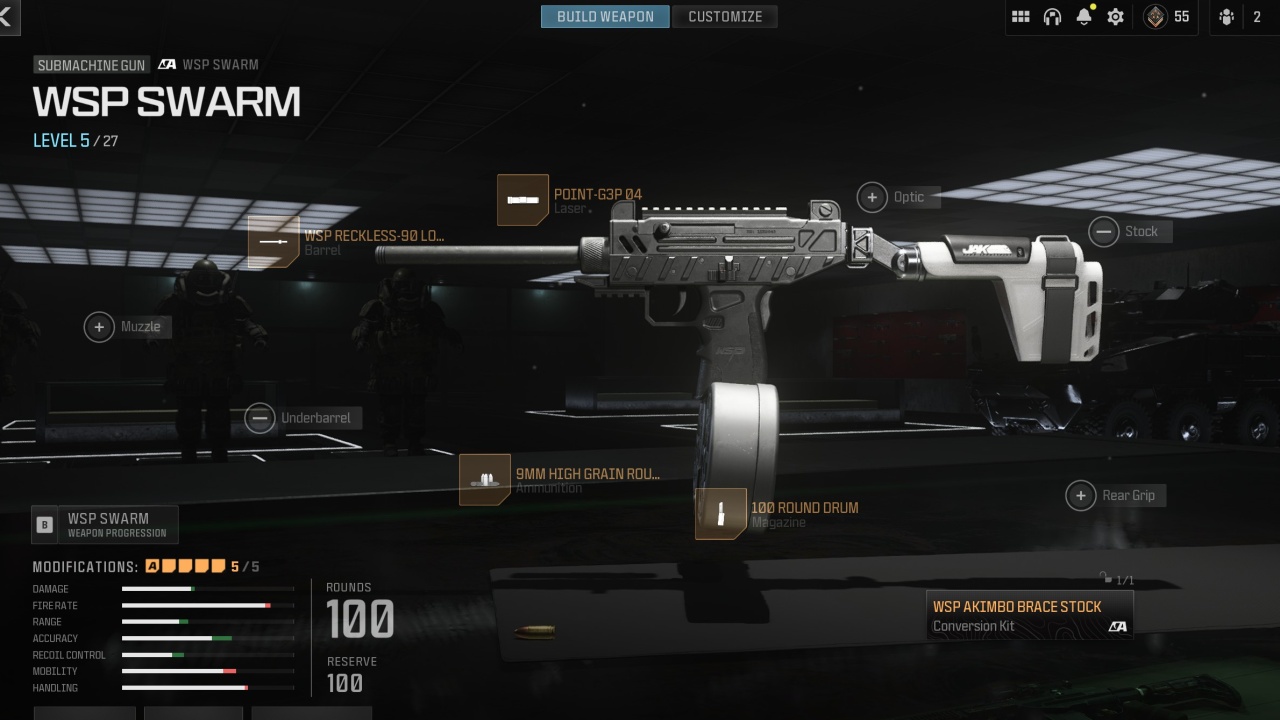The image size is (1280, 720).
Task: Select the blocked Underbarrel slot
Action: click(260, 418)
